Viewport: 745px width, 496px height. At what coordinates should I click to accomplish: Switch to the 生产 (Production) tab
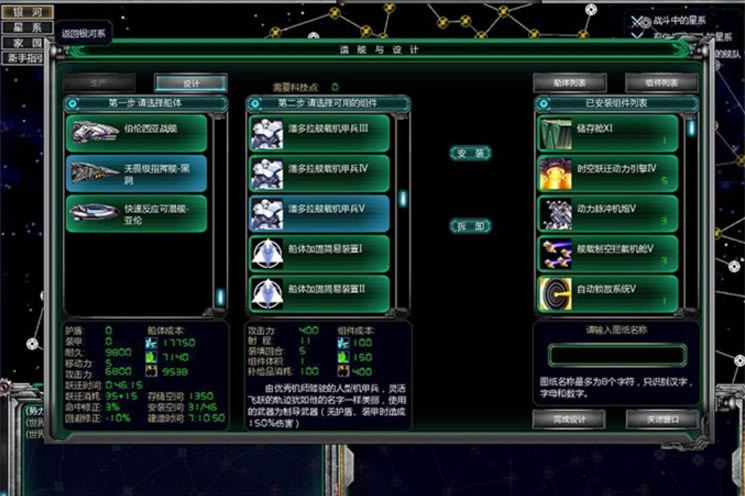coord(99,82)
